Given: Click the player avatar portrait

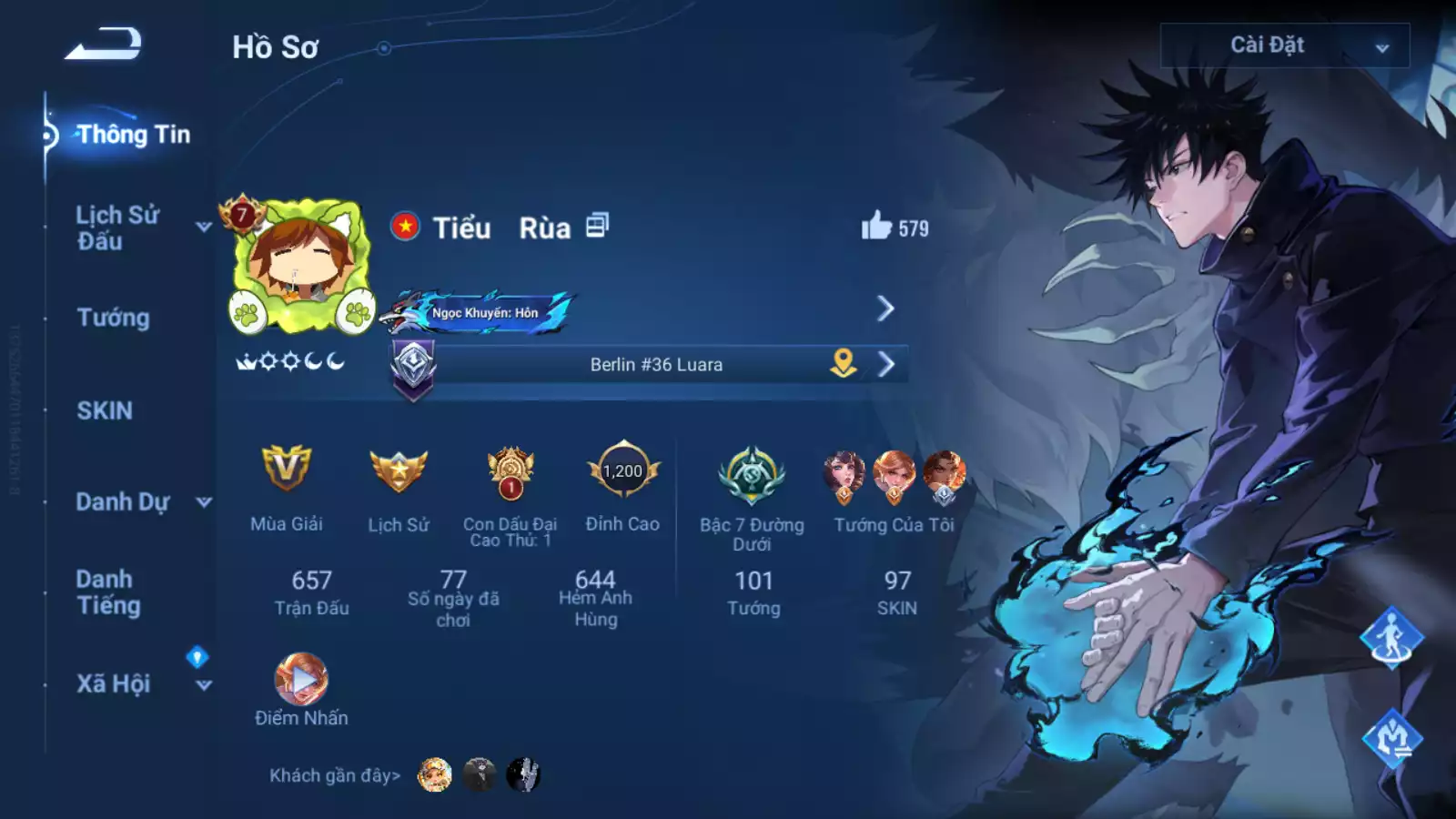Looking at the screenshot, I should (301, 266).
